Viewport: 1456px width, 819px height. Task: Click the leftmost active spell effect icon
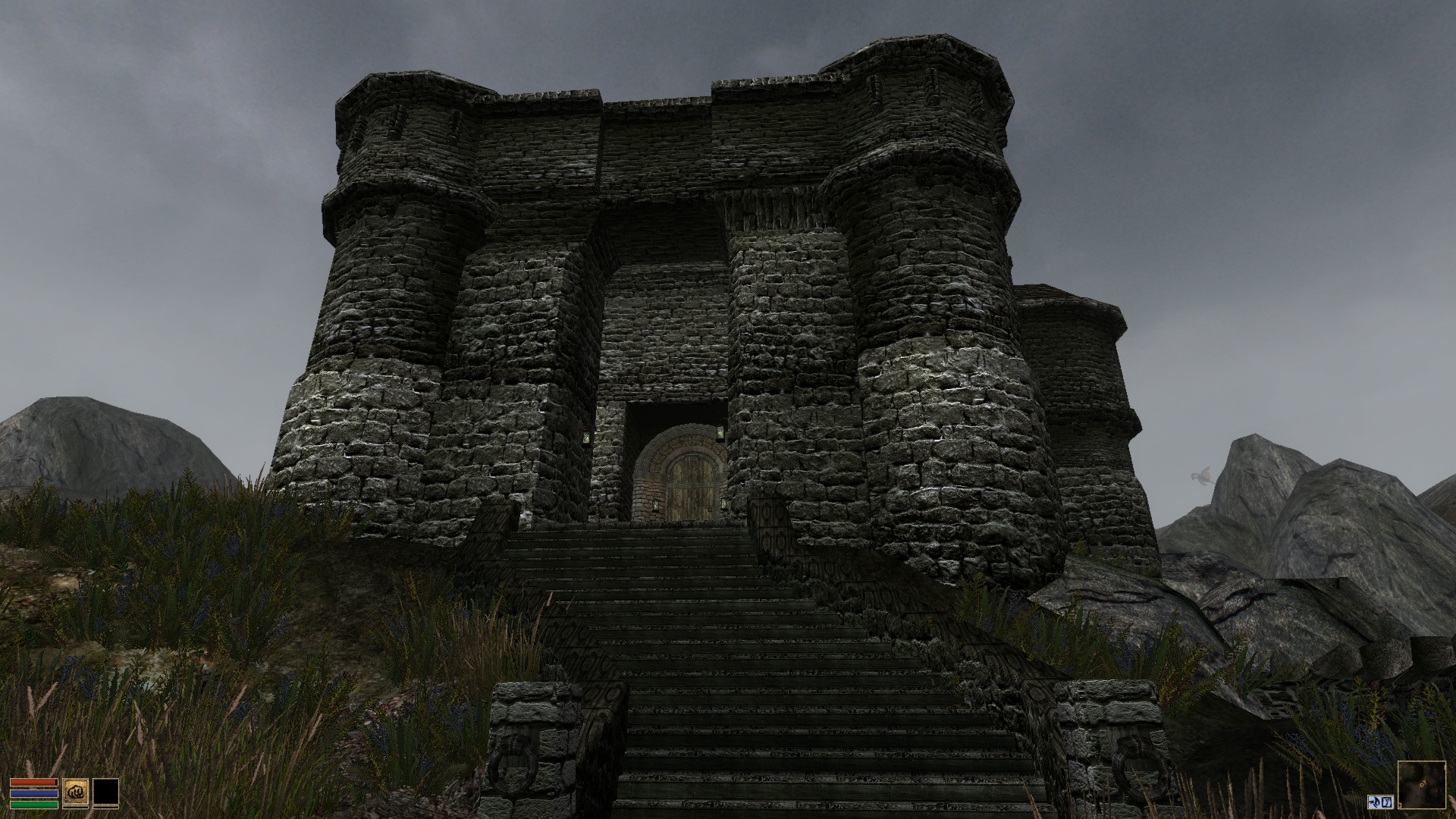click(x=1373, y=802)
